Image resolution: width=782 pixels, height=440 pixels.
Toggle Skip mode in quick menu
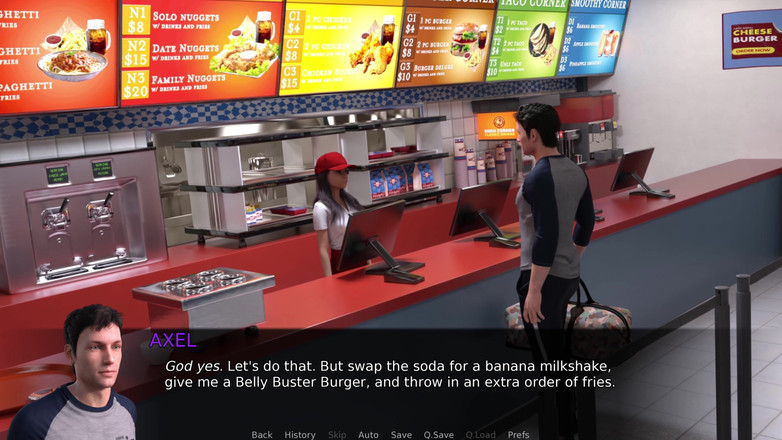(337, 435)
